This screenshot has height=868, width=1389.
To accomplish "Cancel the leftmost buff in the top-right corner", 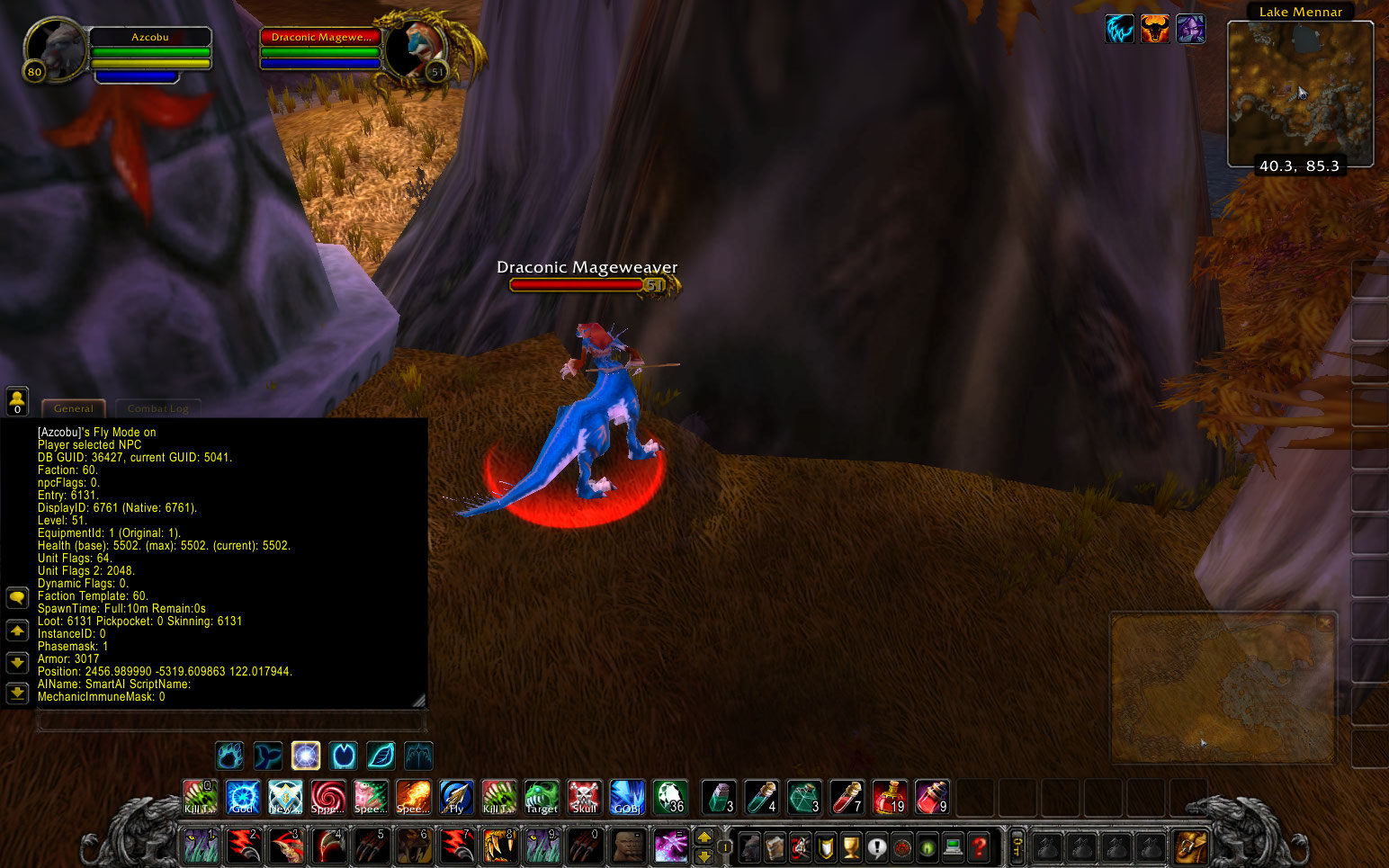I will point(1119,28).
